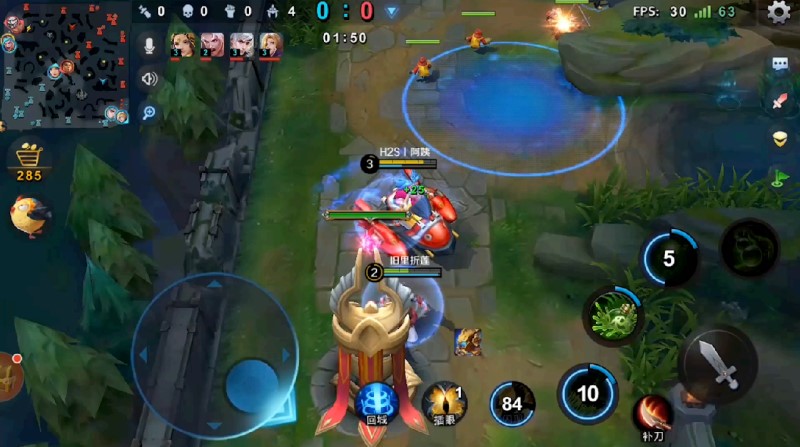Open the quick chat bubble
Image resolution: width=800 pixels, height=447 pixels.
click(780, 64)
